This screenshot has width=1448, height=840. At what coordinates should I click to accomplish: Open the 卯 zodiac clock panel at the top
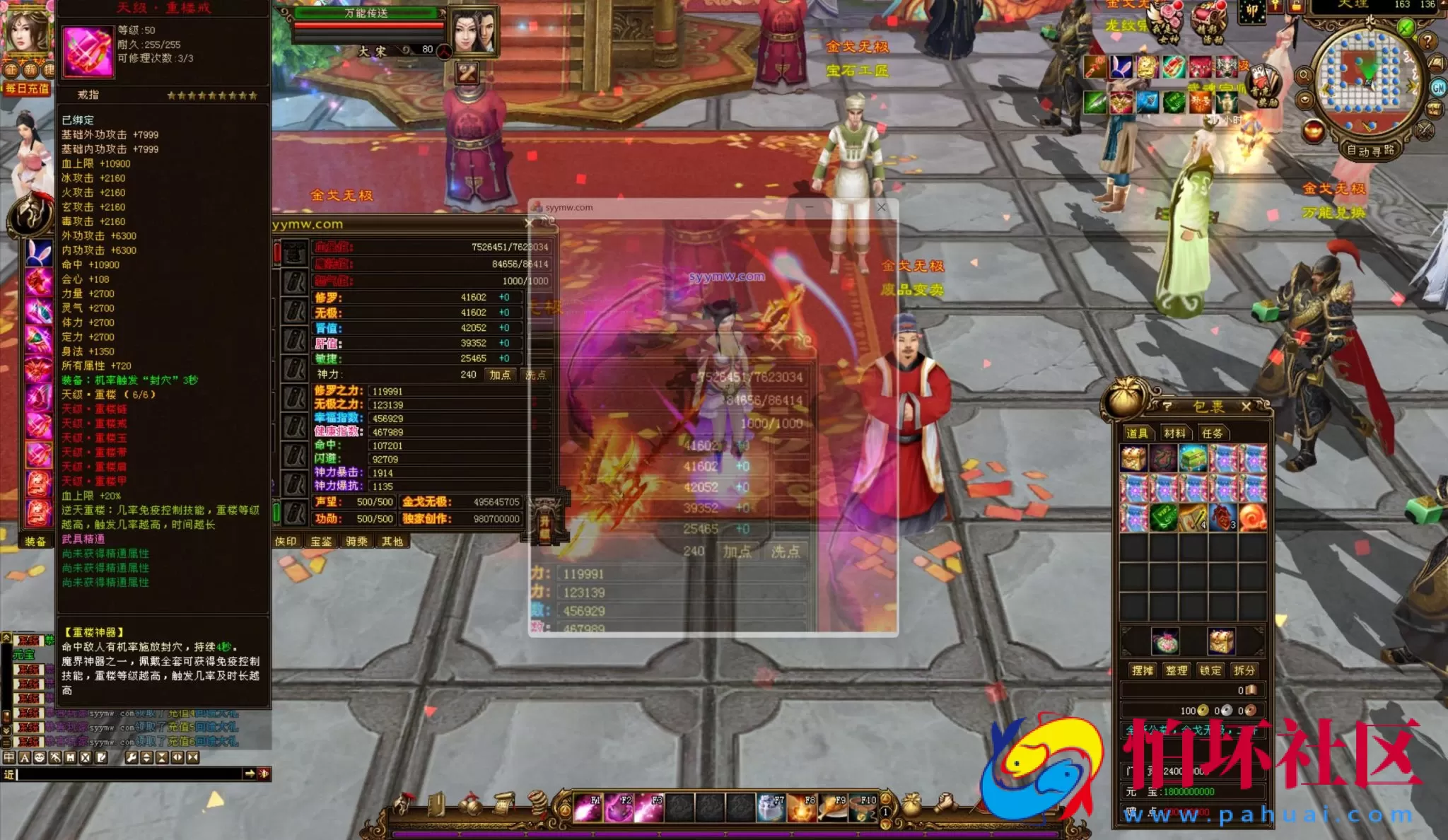tap(1253, 11)
